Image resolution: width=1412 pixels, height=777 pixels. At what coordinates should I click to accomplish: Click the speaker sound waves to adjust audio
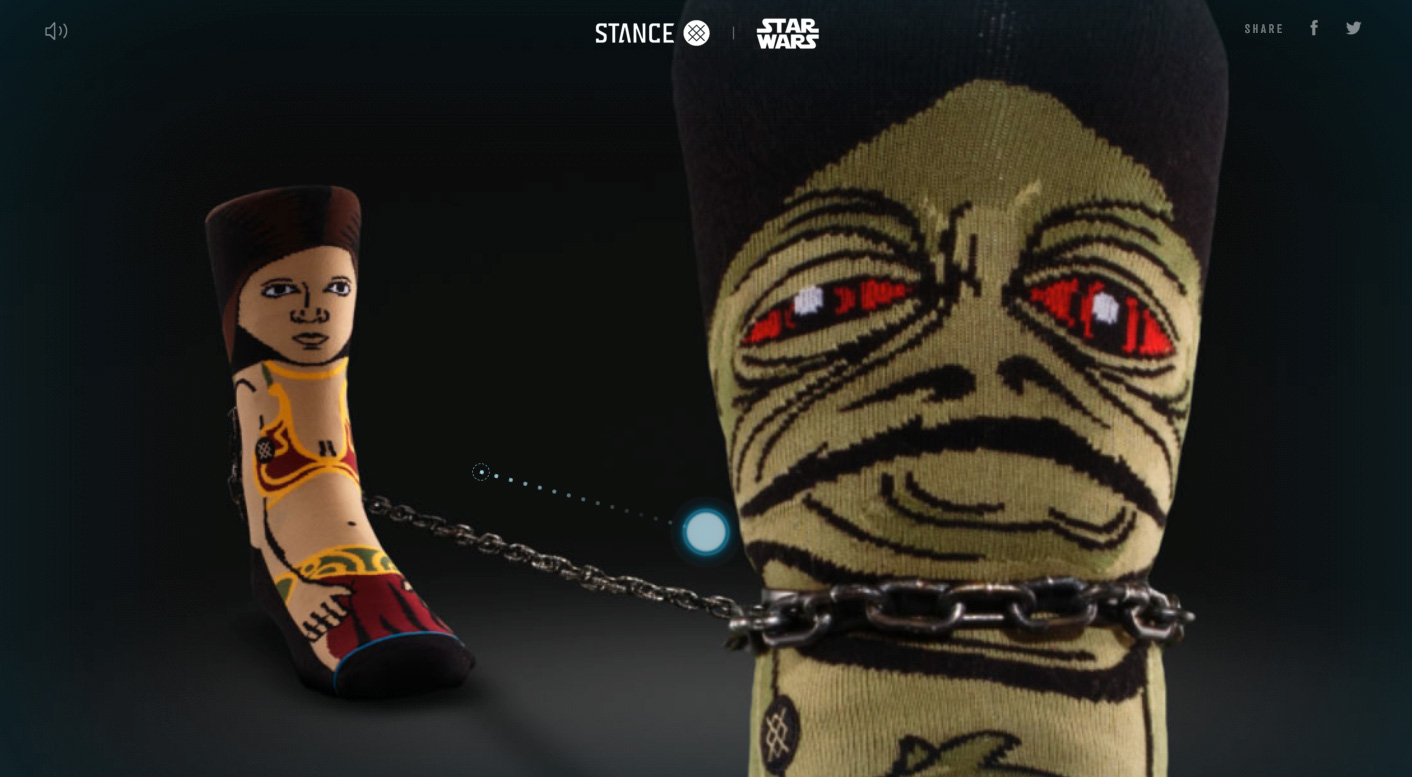(x=62, y=30)
